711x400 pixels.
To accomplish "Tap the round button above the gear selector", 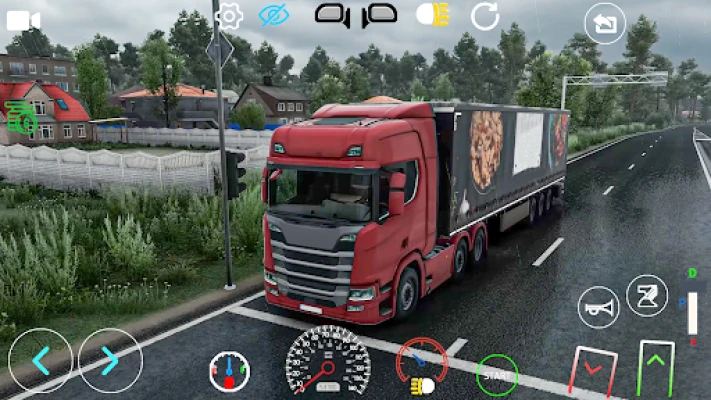I will coord(646,295).
